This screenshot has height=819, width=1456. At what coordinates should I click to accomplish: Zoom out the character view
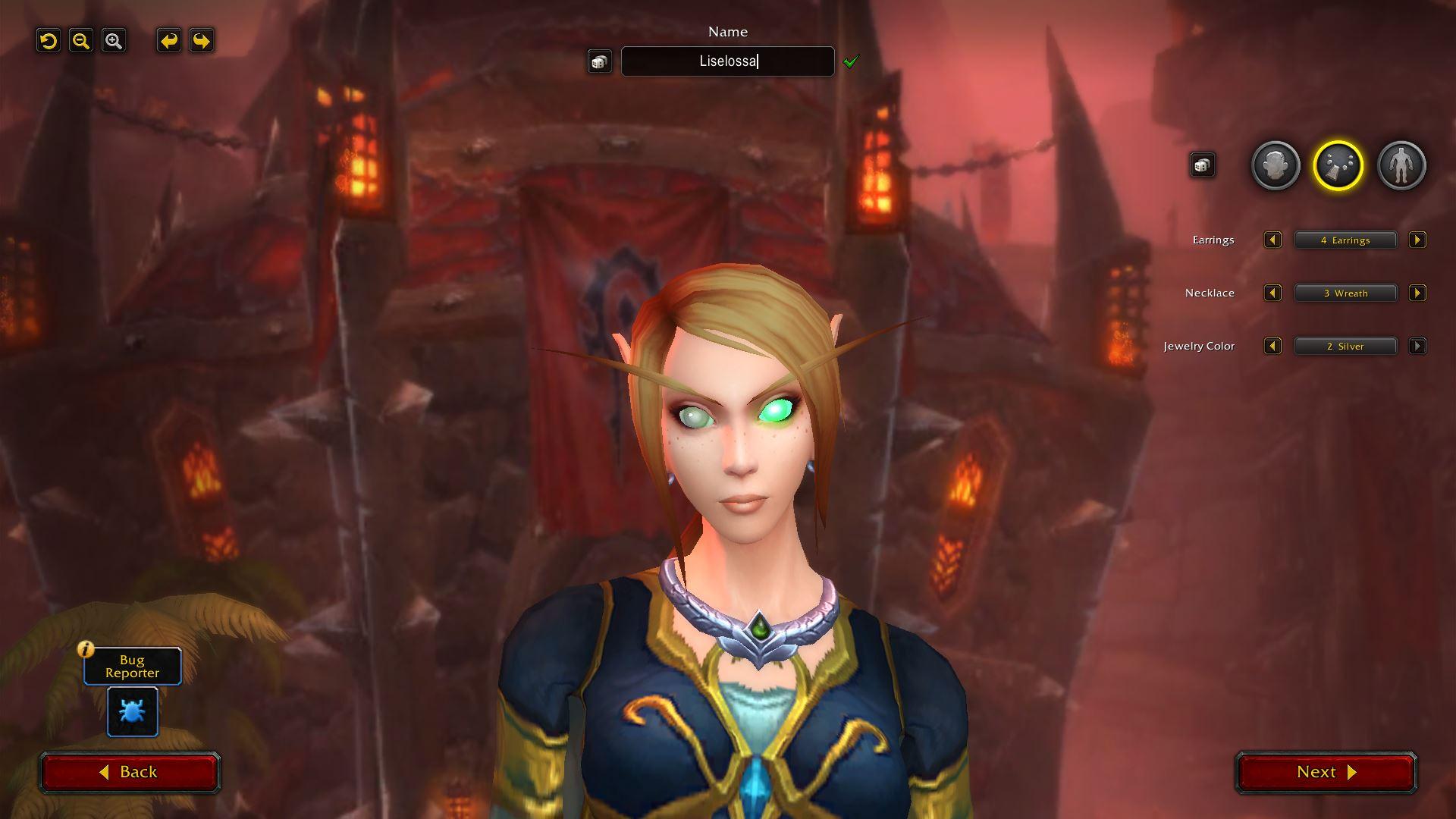(81, 41)
